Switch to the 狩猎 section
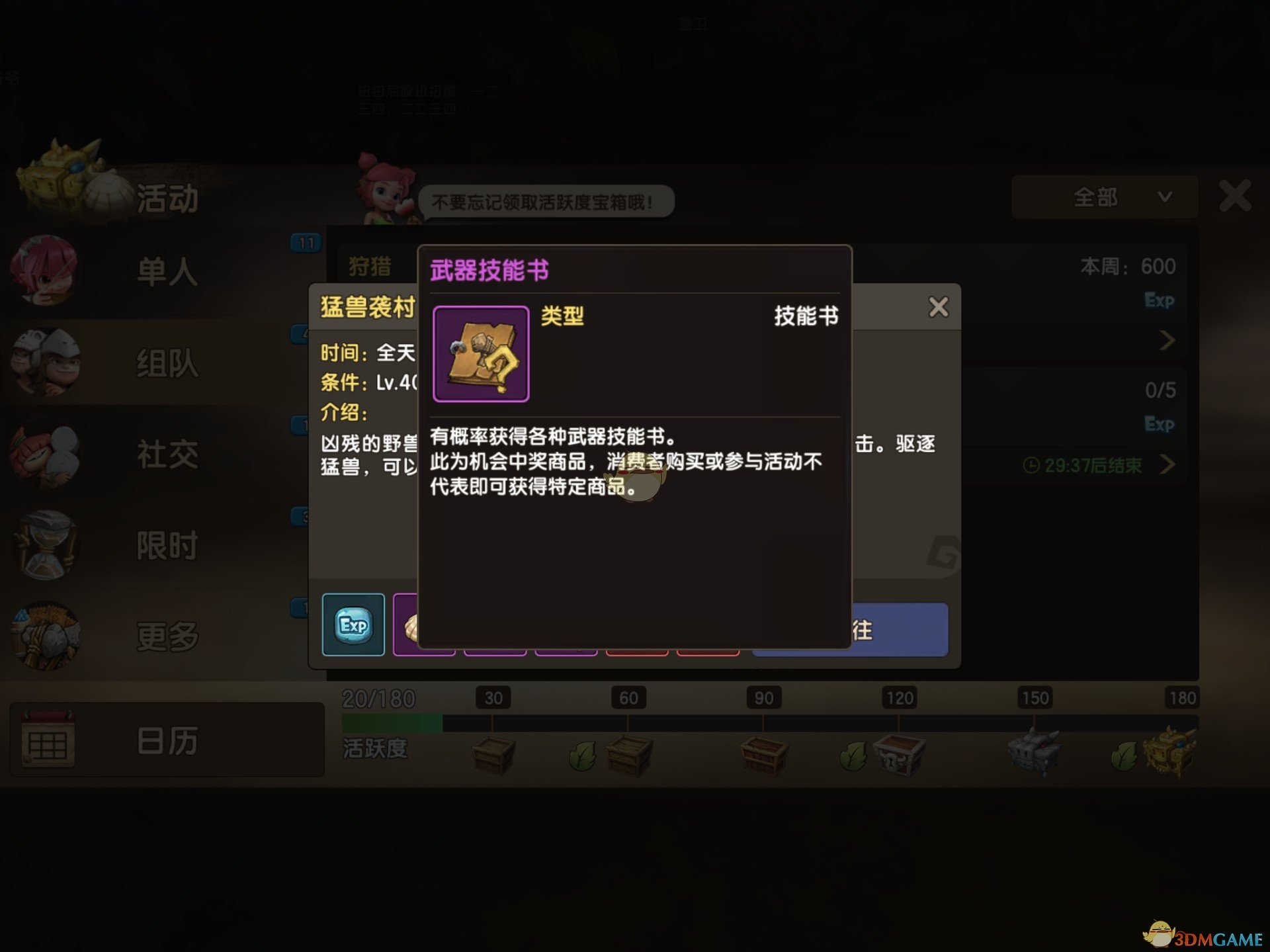Viewport: 1270px width, 952px height. pyautogui.click(x=370, y=265)
